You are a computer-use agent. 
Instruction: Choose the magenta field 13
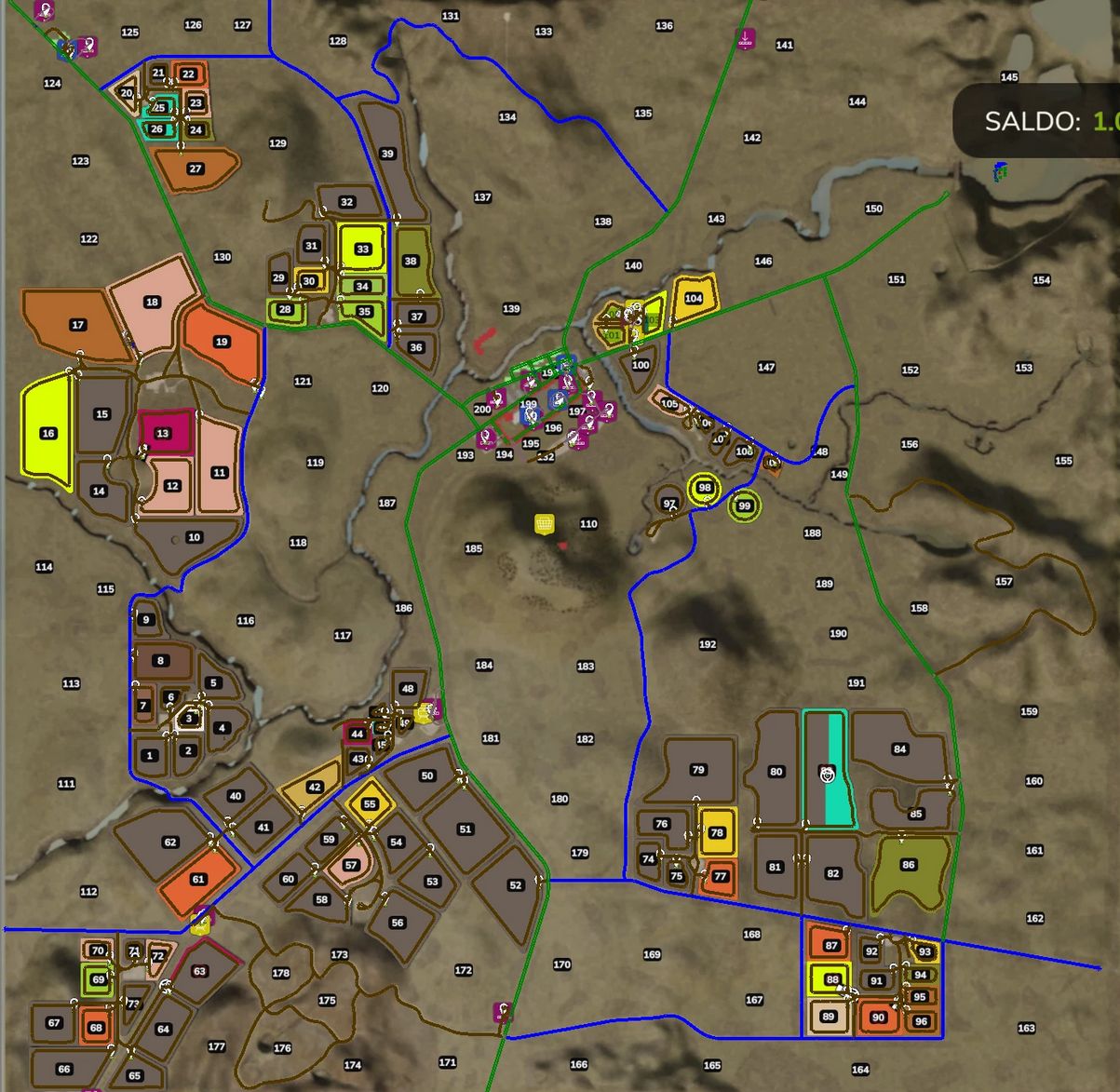(x=163, y=433)
